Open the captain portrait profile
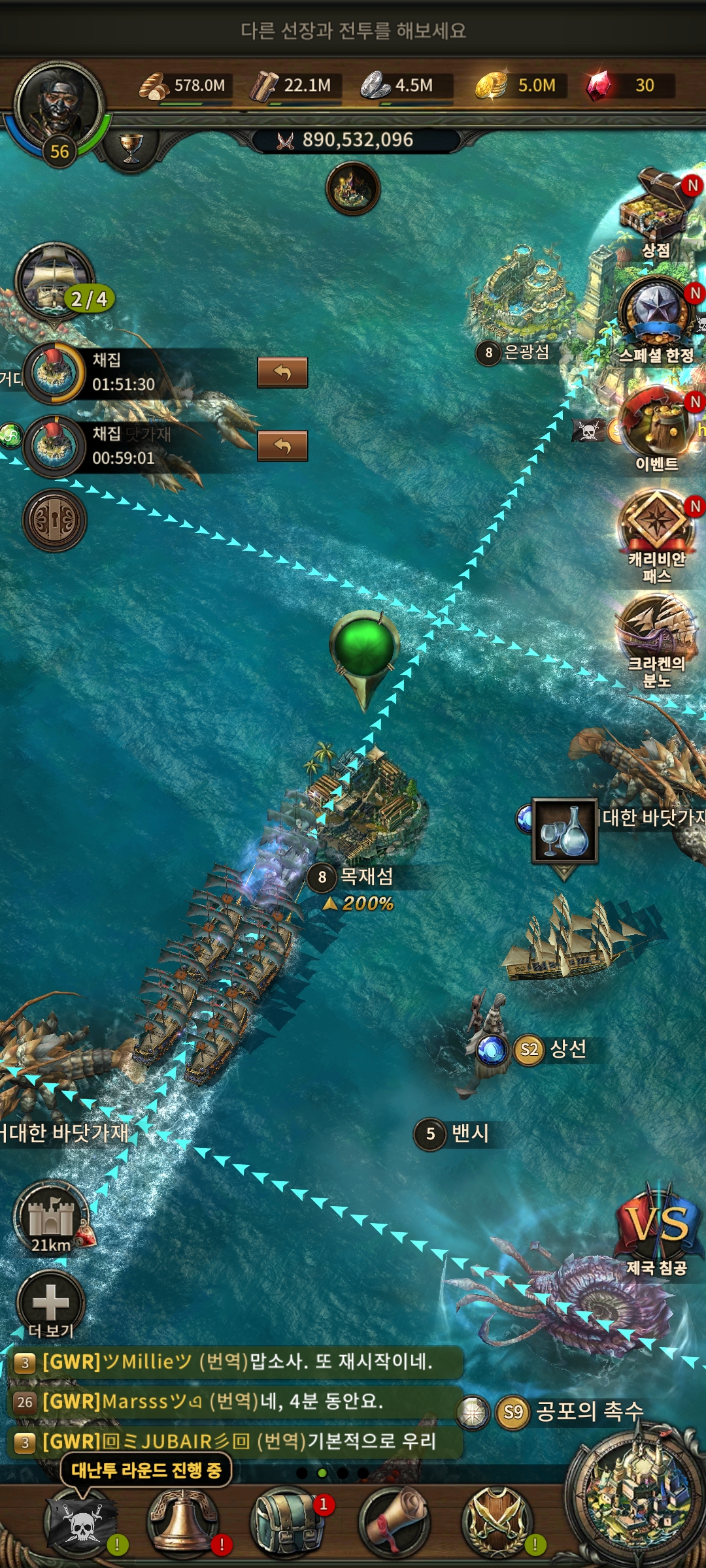Viewport: 706px width, 1568px height. [59, 108]
